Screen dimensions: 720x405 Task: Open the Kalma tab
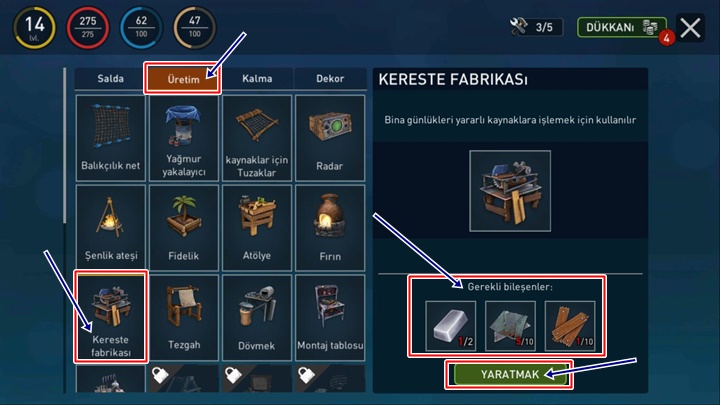click(x=258, y=79)
